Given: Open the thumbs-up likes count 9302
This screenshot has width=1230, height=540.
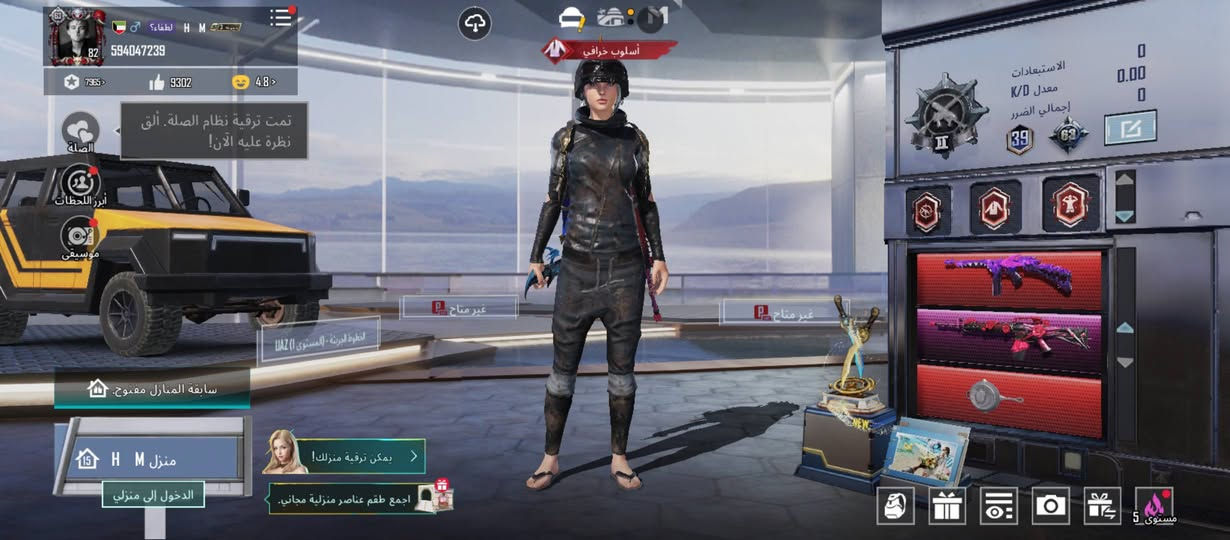Looking at the screenshot, I should click(x=170, y=82).
